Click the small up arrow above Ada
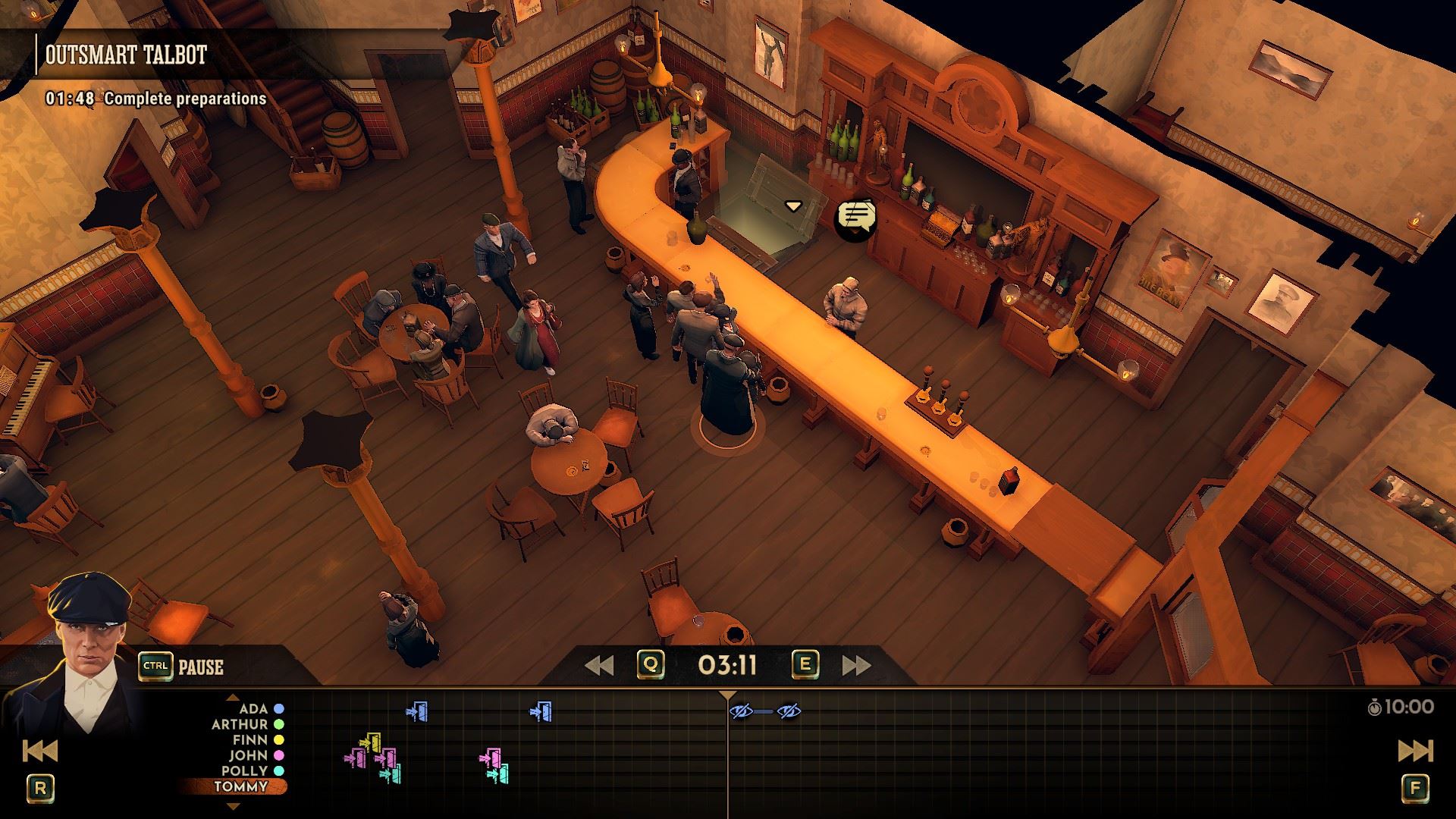Image resolution: width=1456 pixels, height=819 pixels. coord(233,698)
